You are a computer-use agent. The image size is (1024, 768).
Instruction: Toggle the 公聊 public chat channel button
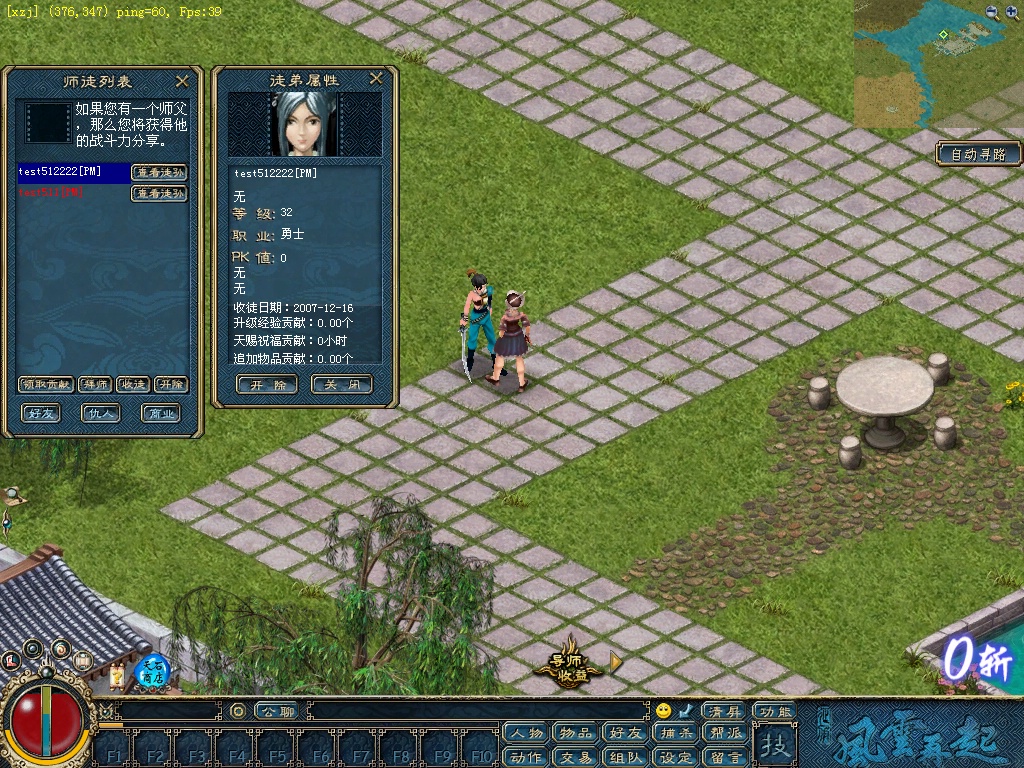pos(276,711)
